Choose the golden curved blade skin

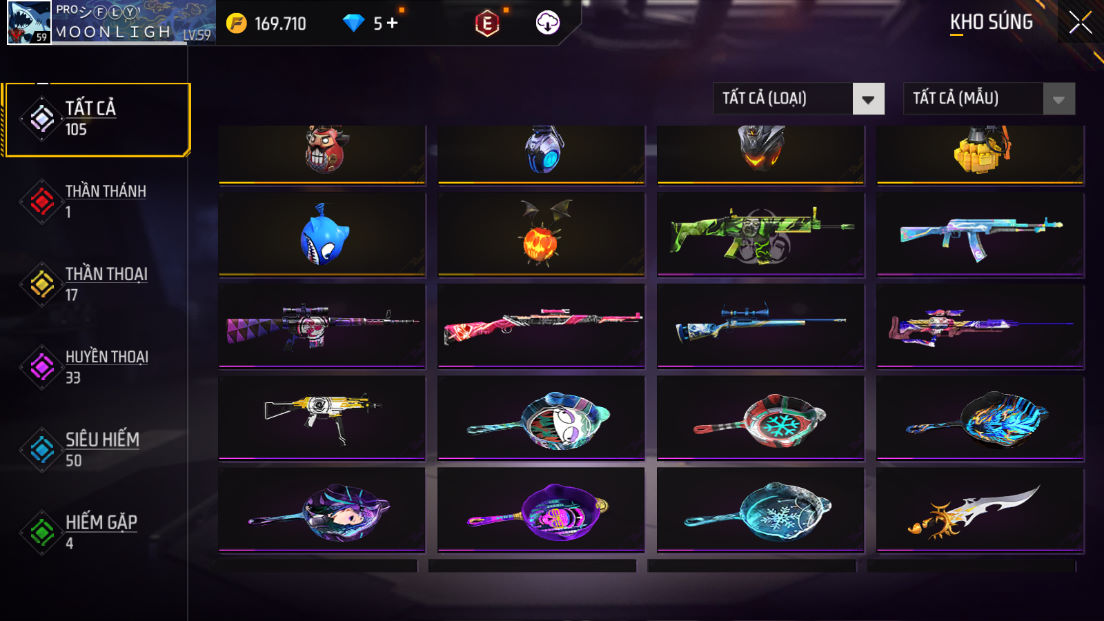(x=979, y=511)
